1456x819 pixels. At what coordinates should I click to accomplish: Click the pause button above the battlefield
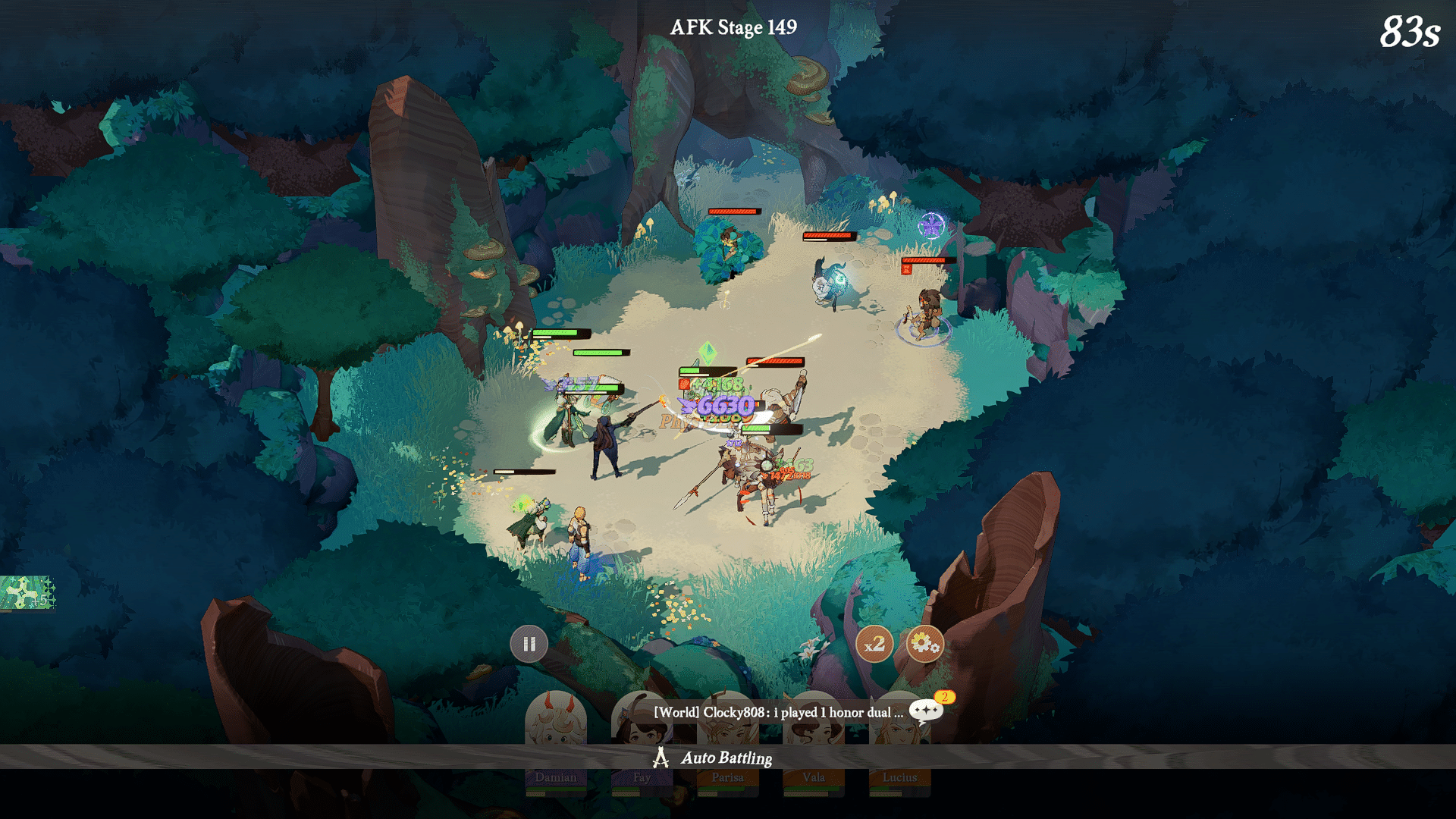529,643
